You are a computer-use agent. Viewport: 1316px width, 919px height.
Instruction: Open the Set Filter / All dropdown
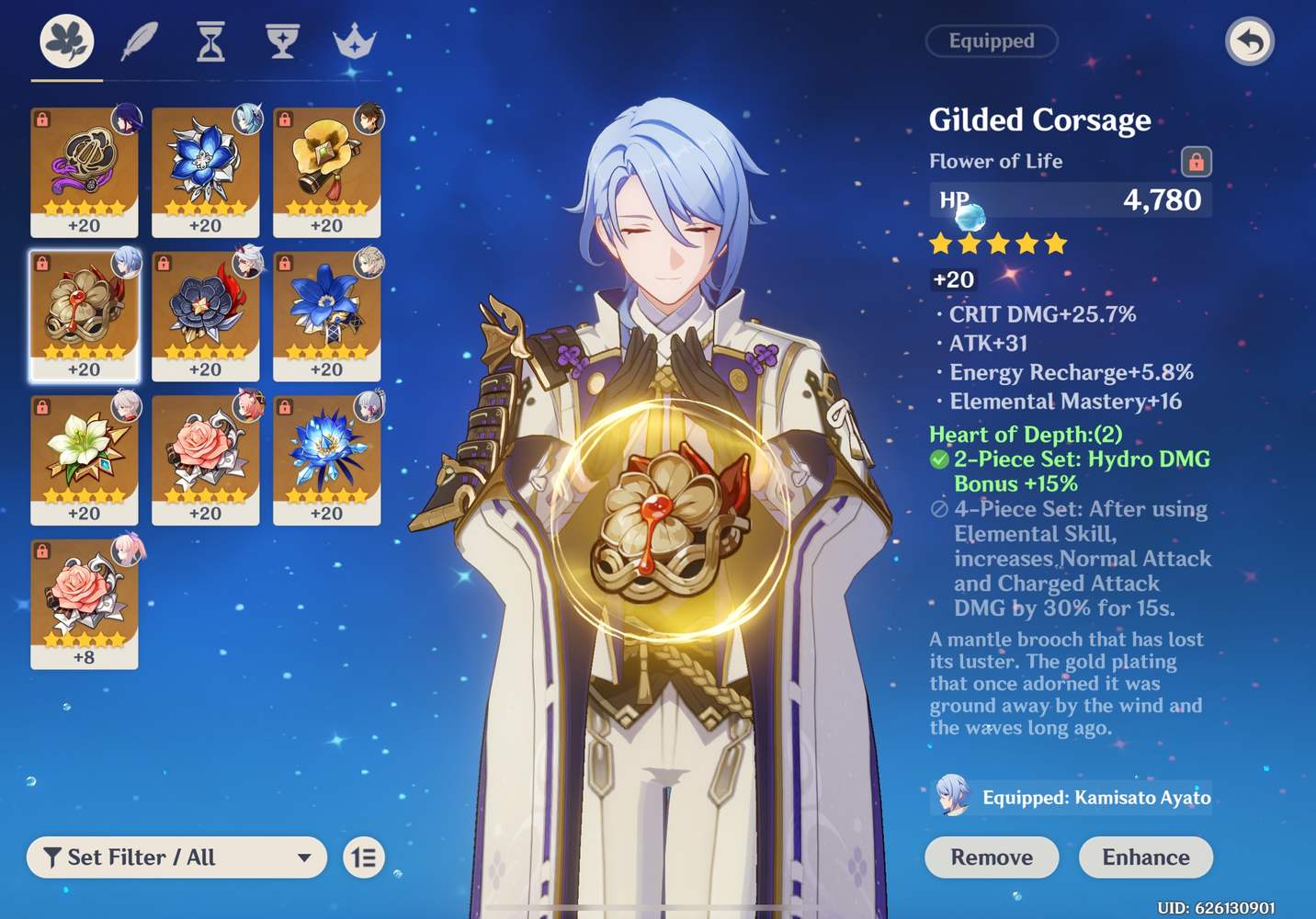176,857
